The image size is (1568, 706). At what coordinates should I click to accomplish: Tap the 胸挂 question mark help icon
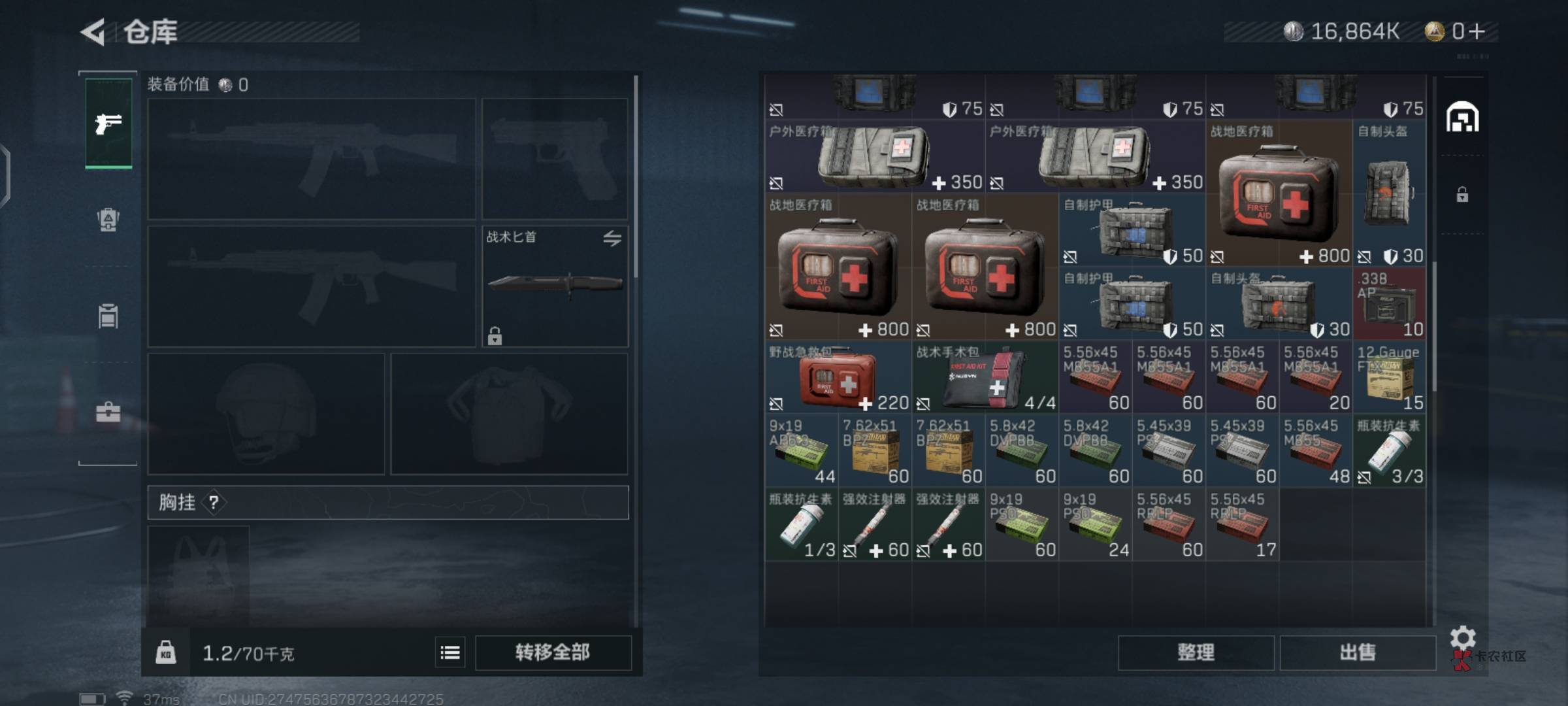tap(214, 503)
